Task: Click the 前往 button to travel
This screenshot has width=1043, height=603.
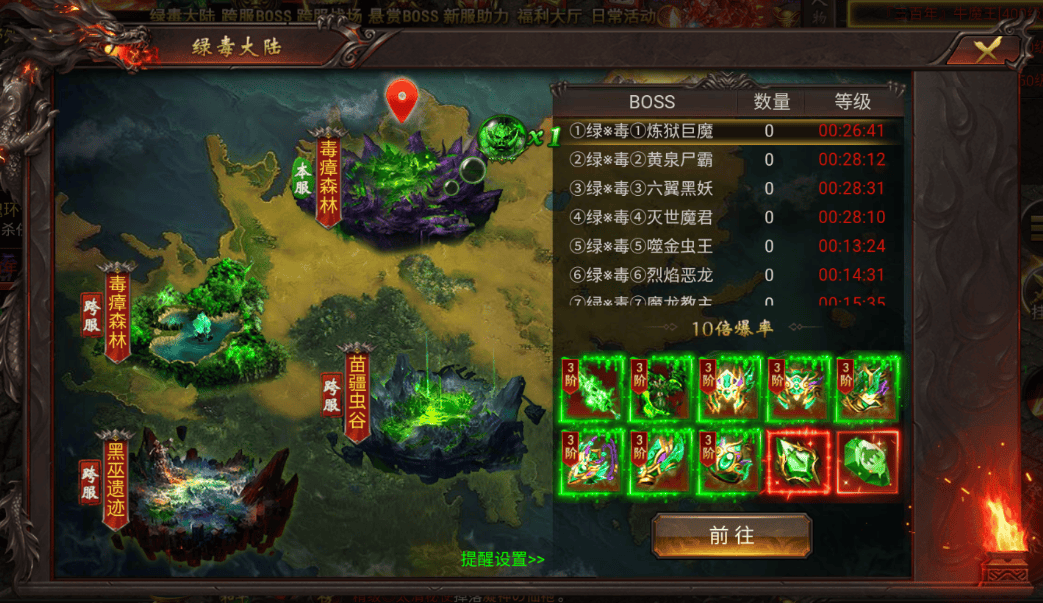Action: (x=731, y=535)
